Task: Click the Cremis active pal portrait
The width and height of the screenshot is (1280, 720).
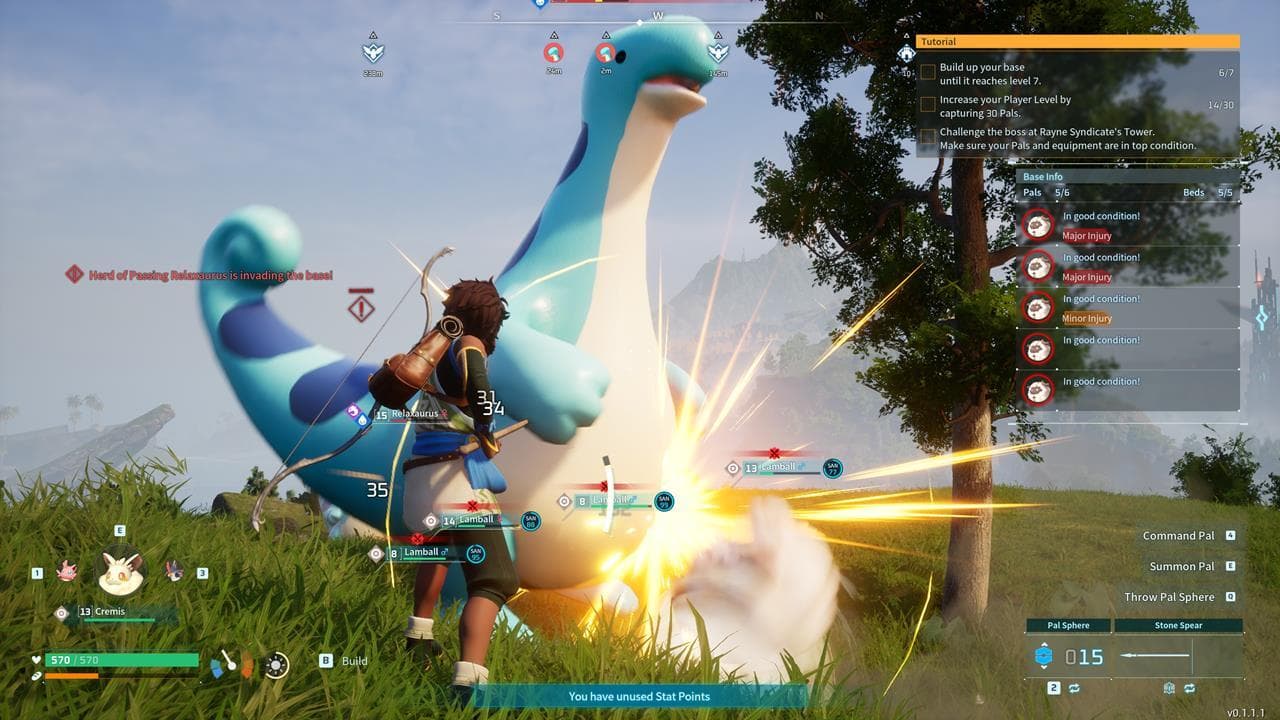Action: (121, 572)
